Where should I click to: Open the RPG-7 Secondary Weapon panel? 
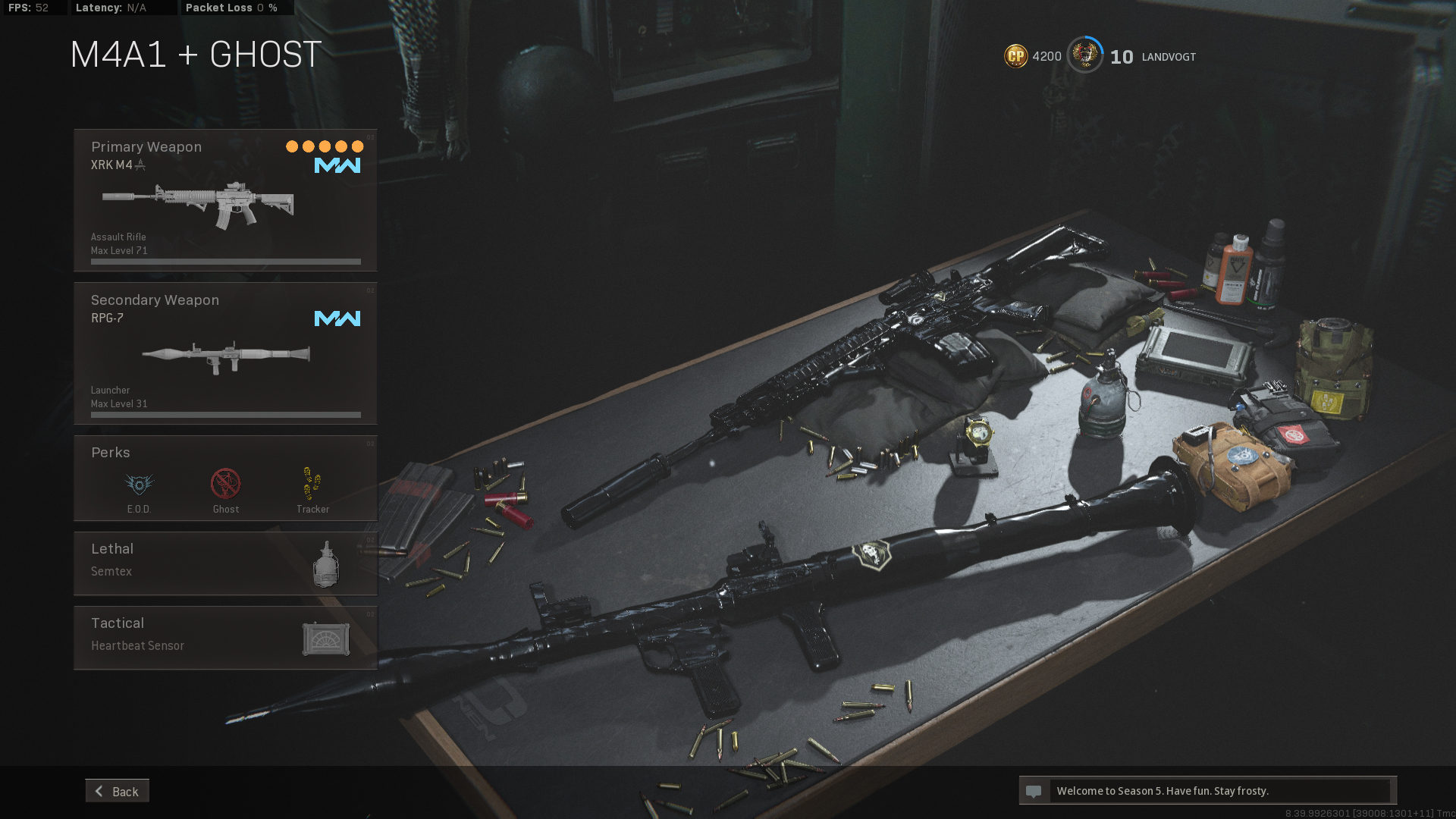click(225, 353)
